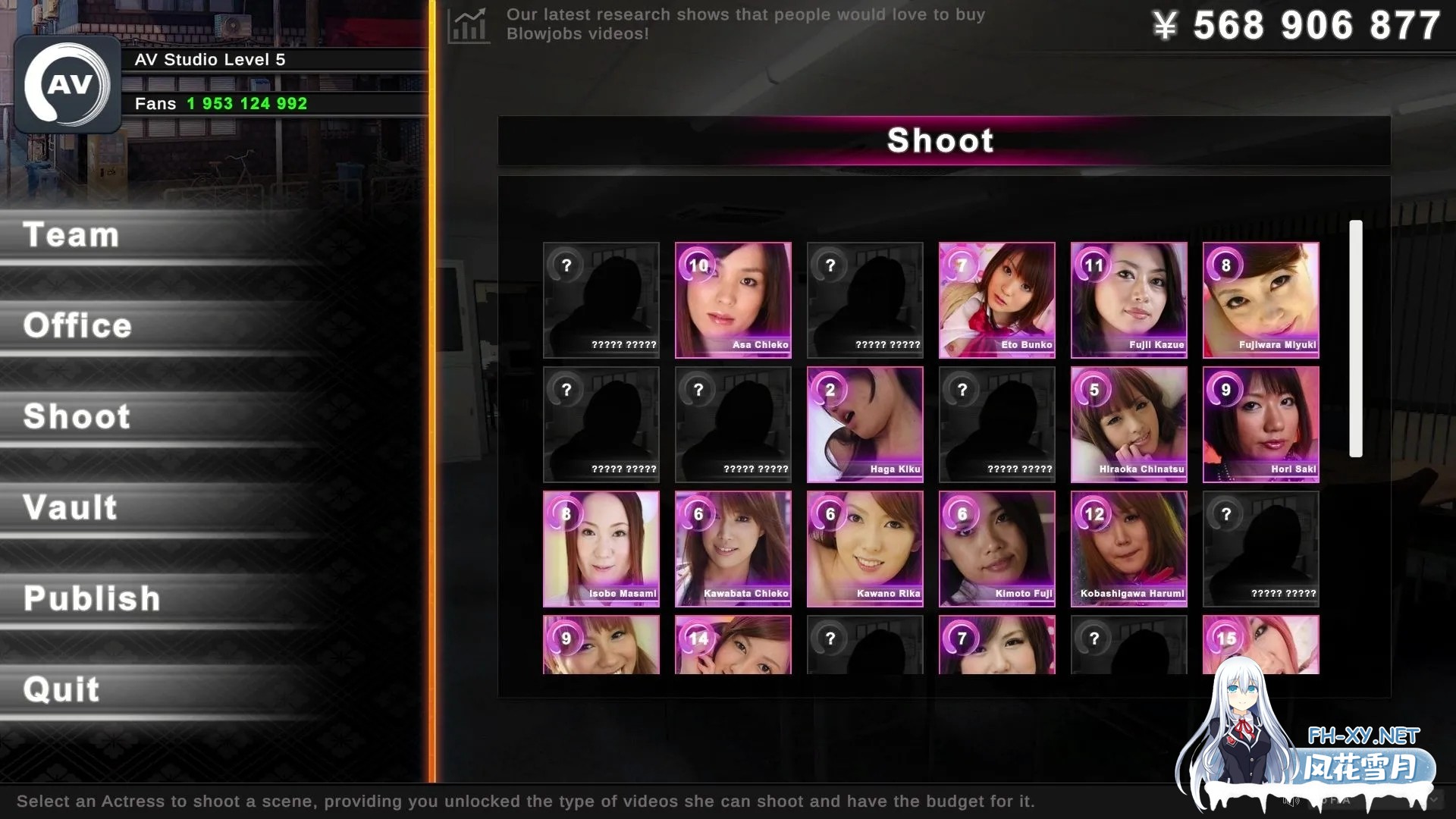Choose the Kawabata Chieko tile
Screen dimensions: 1456x819
click(x=733, y=549)
